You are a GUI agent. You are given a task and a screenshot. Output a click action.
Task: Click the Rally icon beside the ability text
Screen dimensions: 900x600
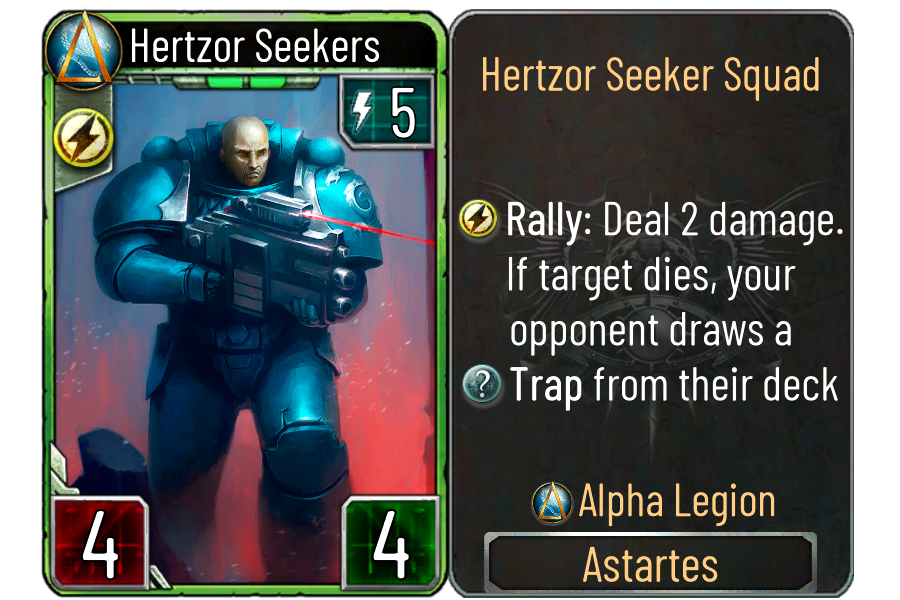[x=480, y=221]
